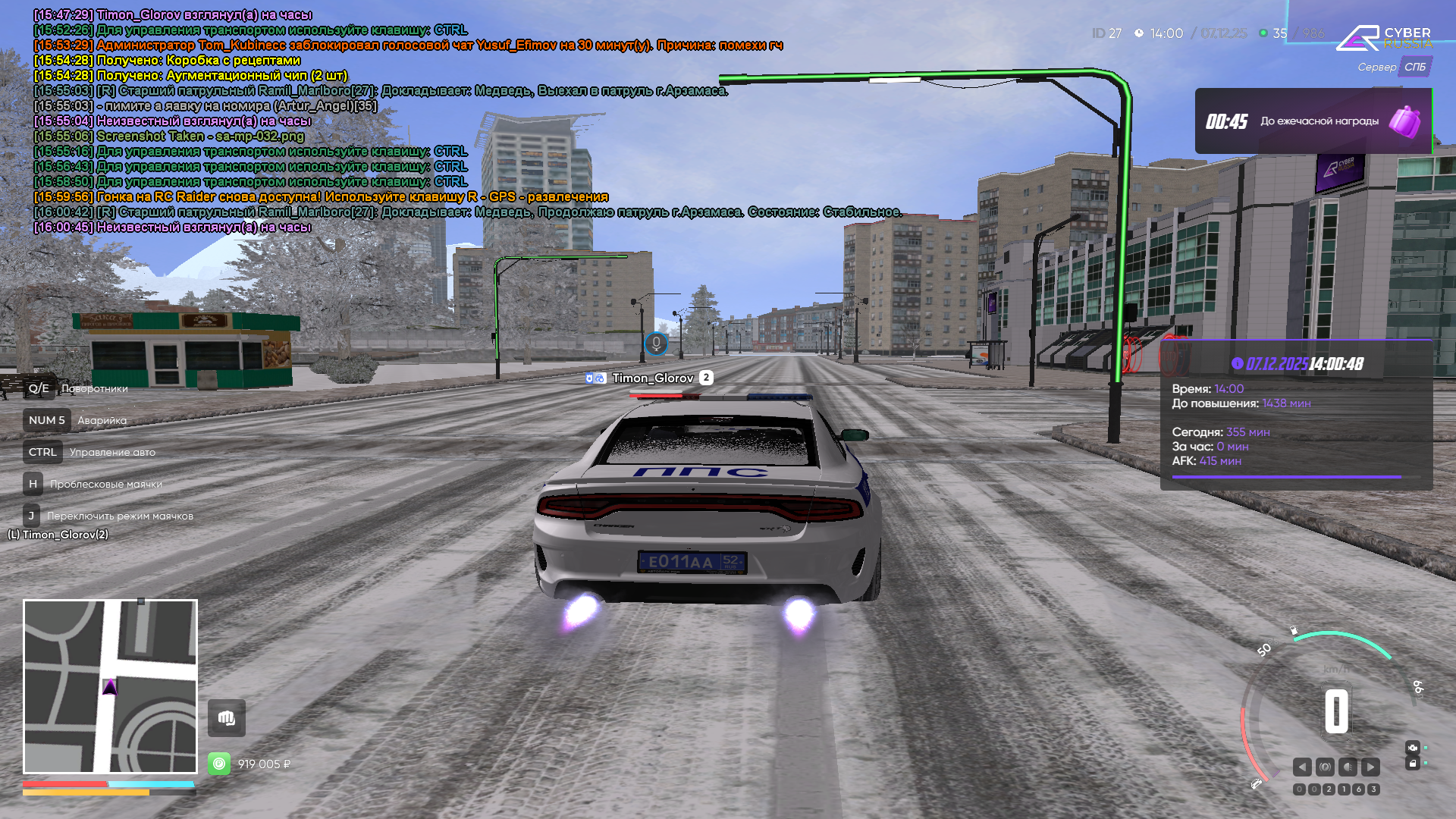The width and height of the screenshot is (1456, 819).
Task: Toggle the right turn signal indicator
Action: point(1370,767)
